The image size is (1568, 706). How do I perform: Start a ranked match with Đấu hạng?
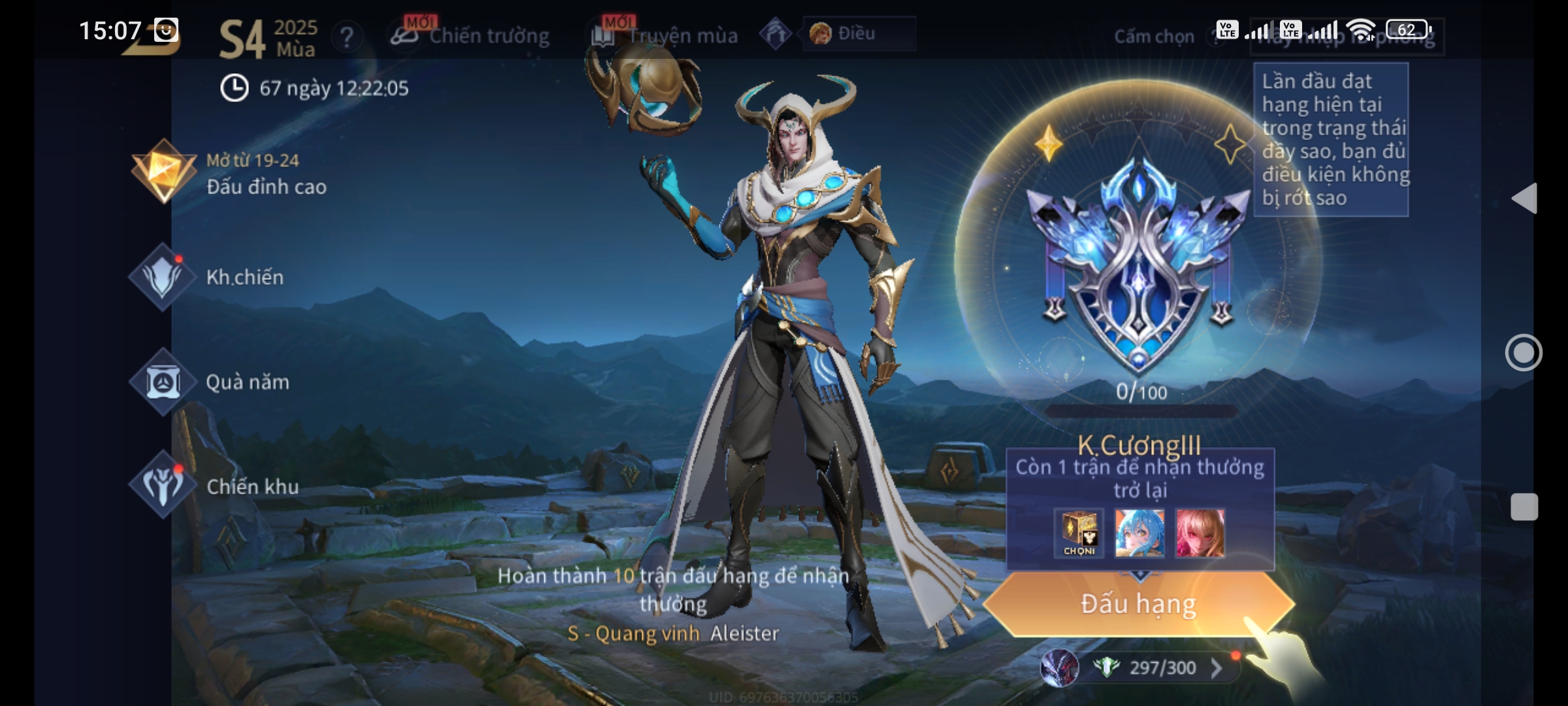point(1138,604)
